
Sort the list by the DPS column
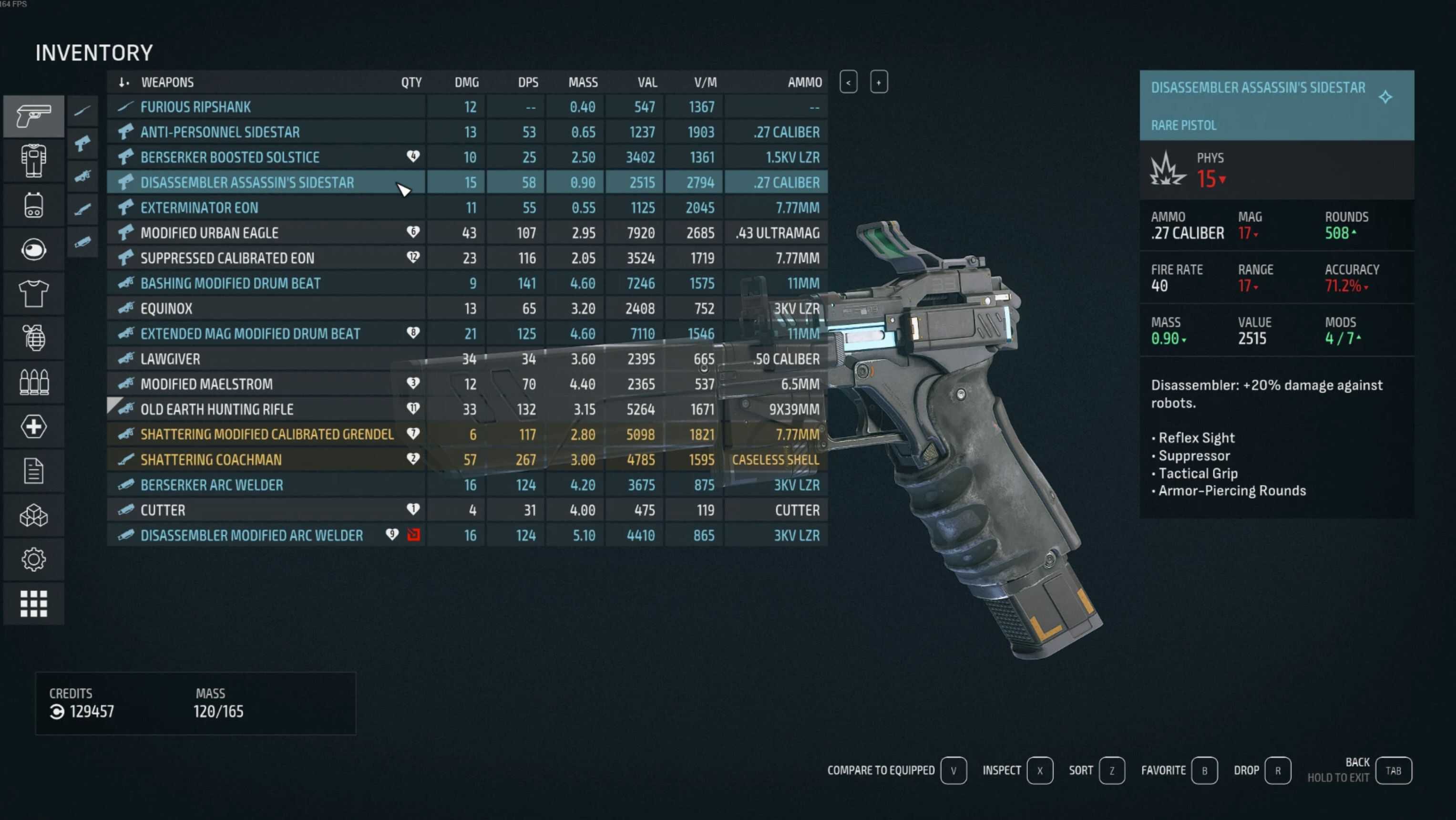[x=528, y=83]
